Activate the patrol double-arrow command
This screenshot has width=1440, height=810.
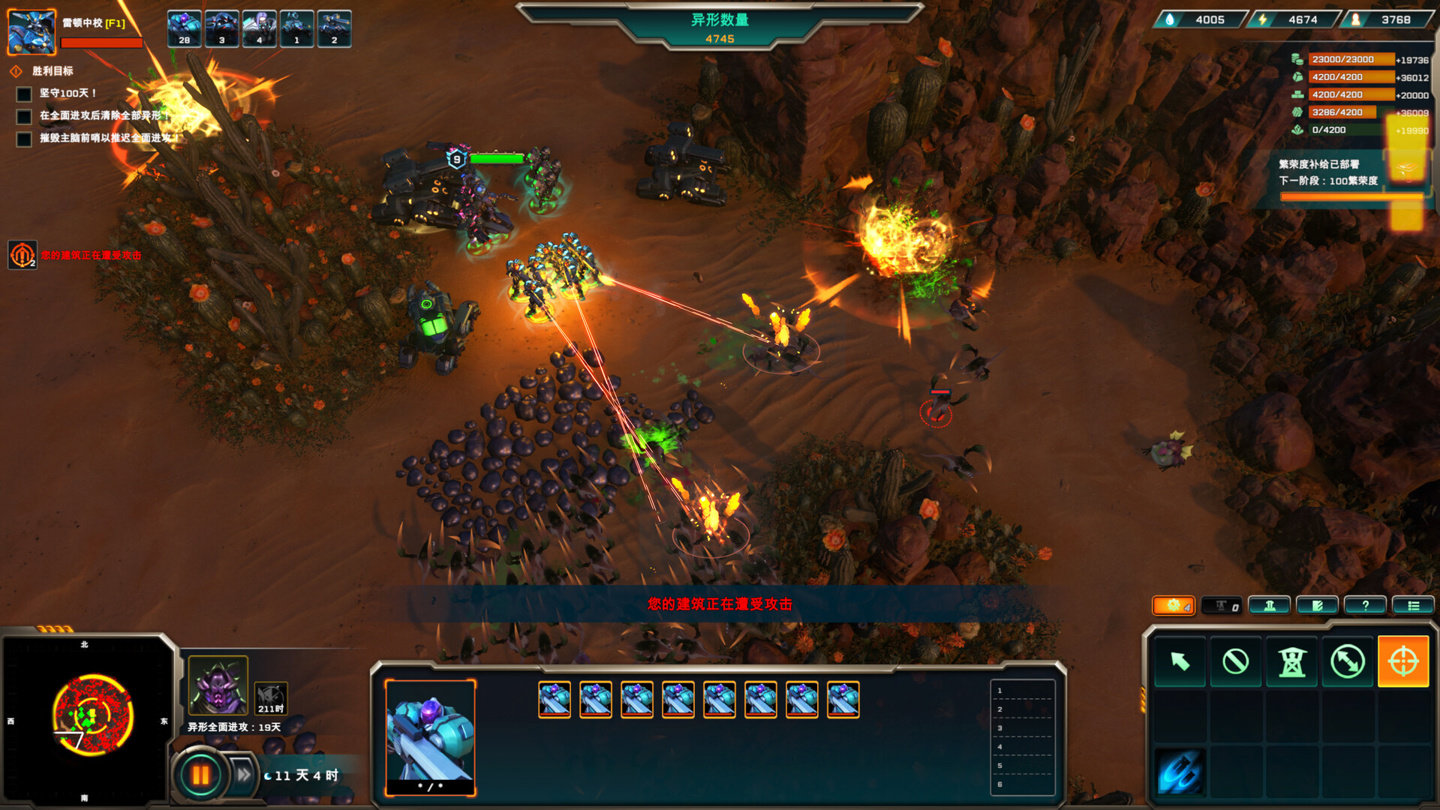(x=1347, y=661)
